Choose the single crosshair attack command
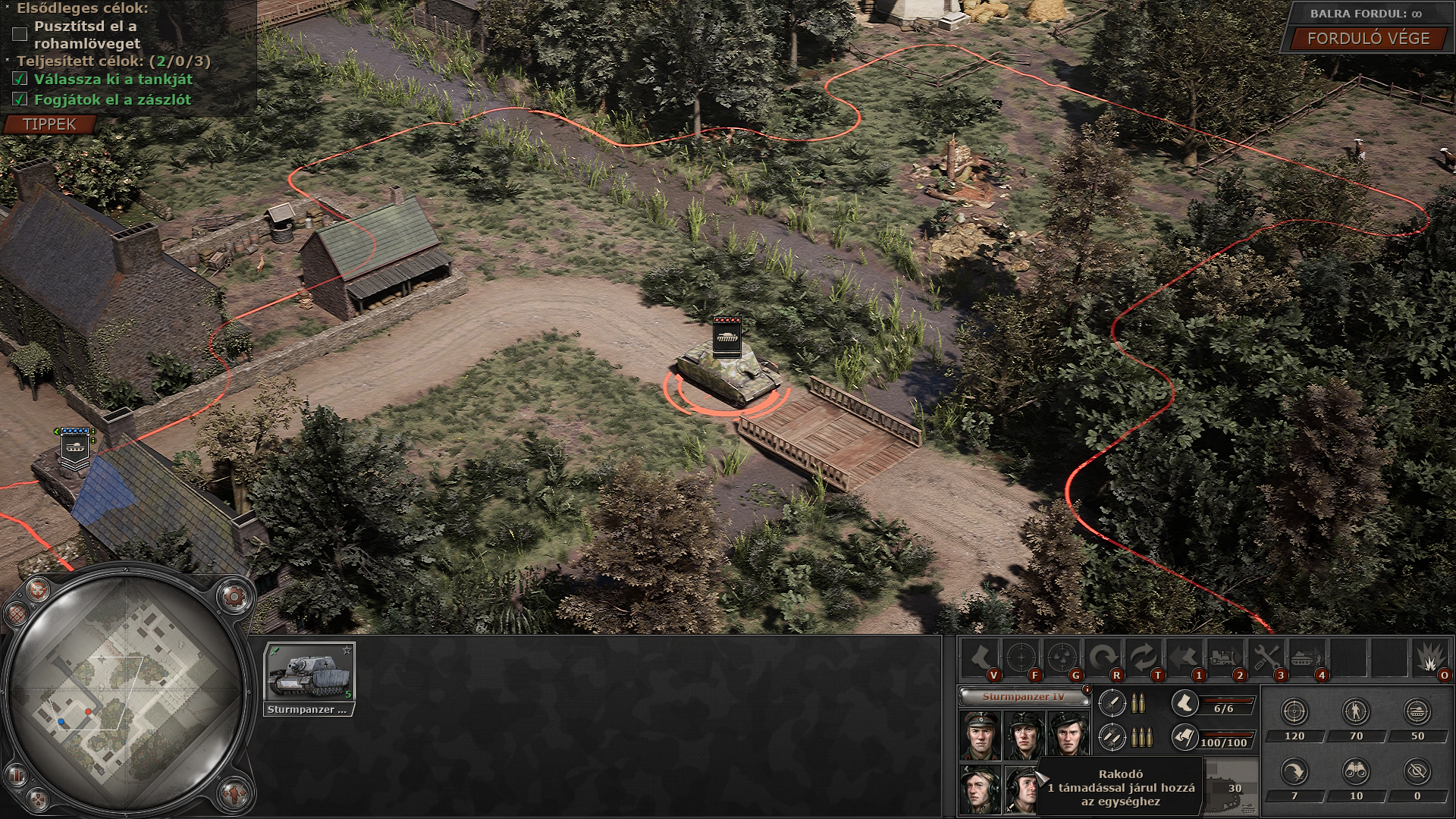The image size is (1456, 819). 1021,657
